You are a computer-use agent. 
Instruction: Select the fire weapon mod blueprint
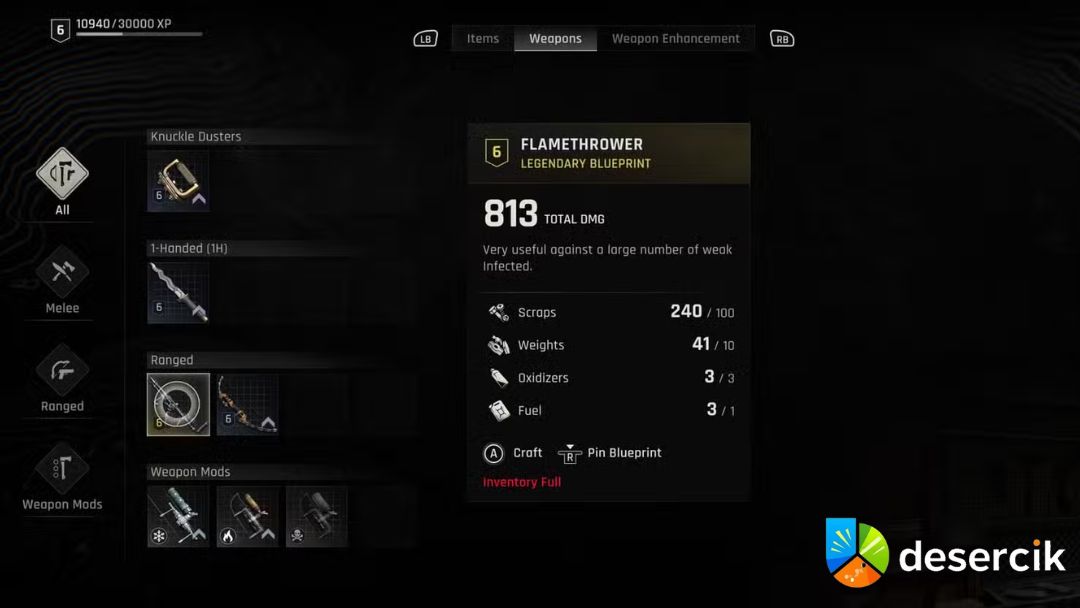(x=248, y=516)
